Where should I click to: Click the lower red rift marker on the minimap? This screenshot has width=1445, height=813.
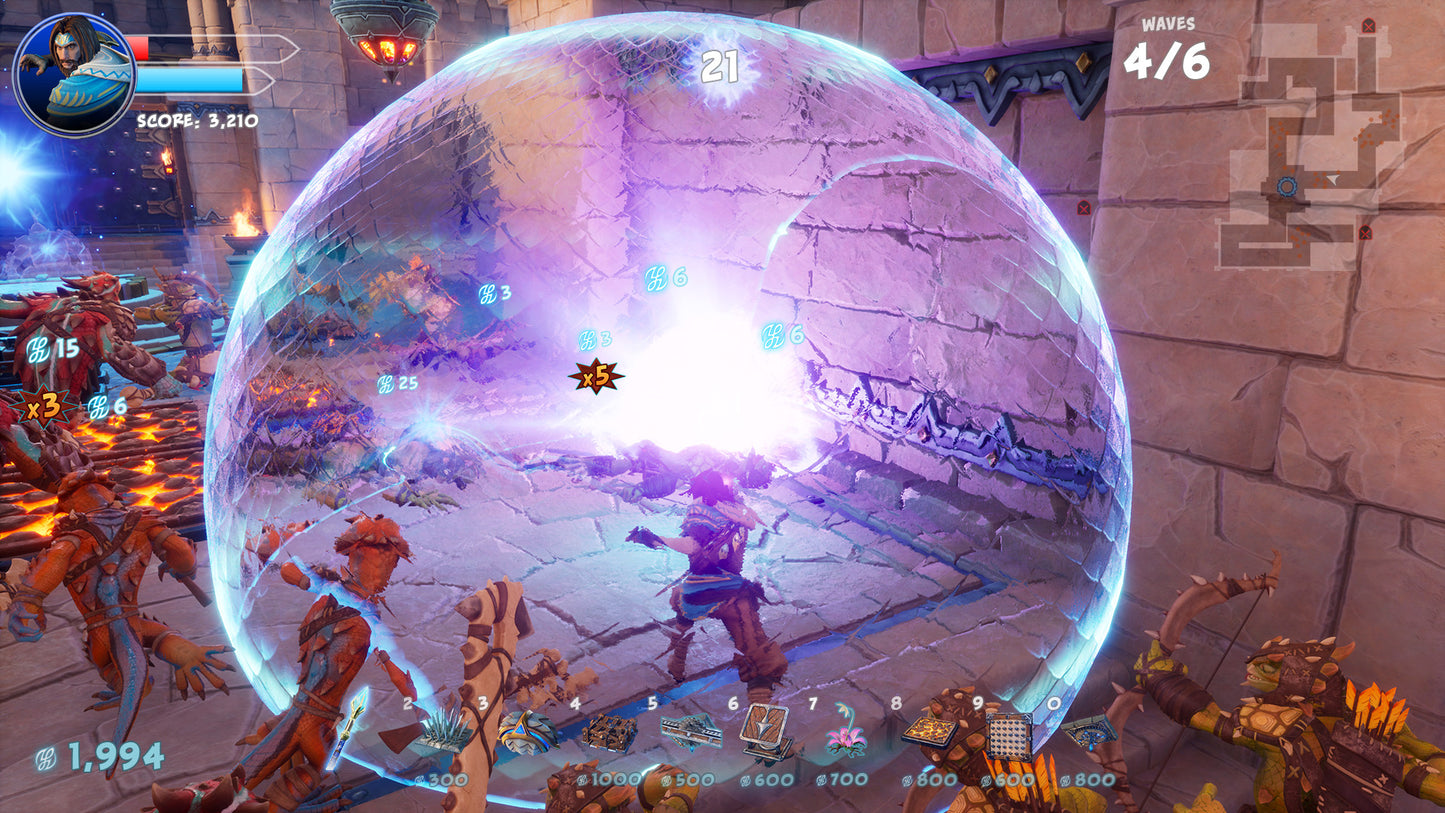point(1365,234)
